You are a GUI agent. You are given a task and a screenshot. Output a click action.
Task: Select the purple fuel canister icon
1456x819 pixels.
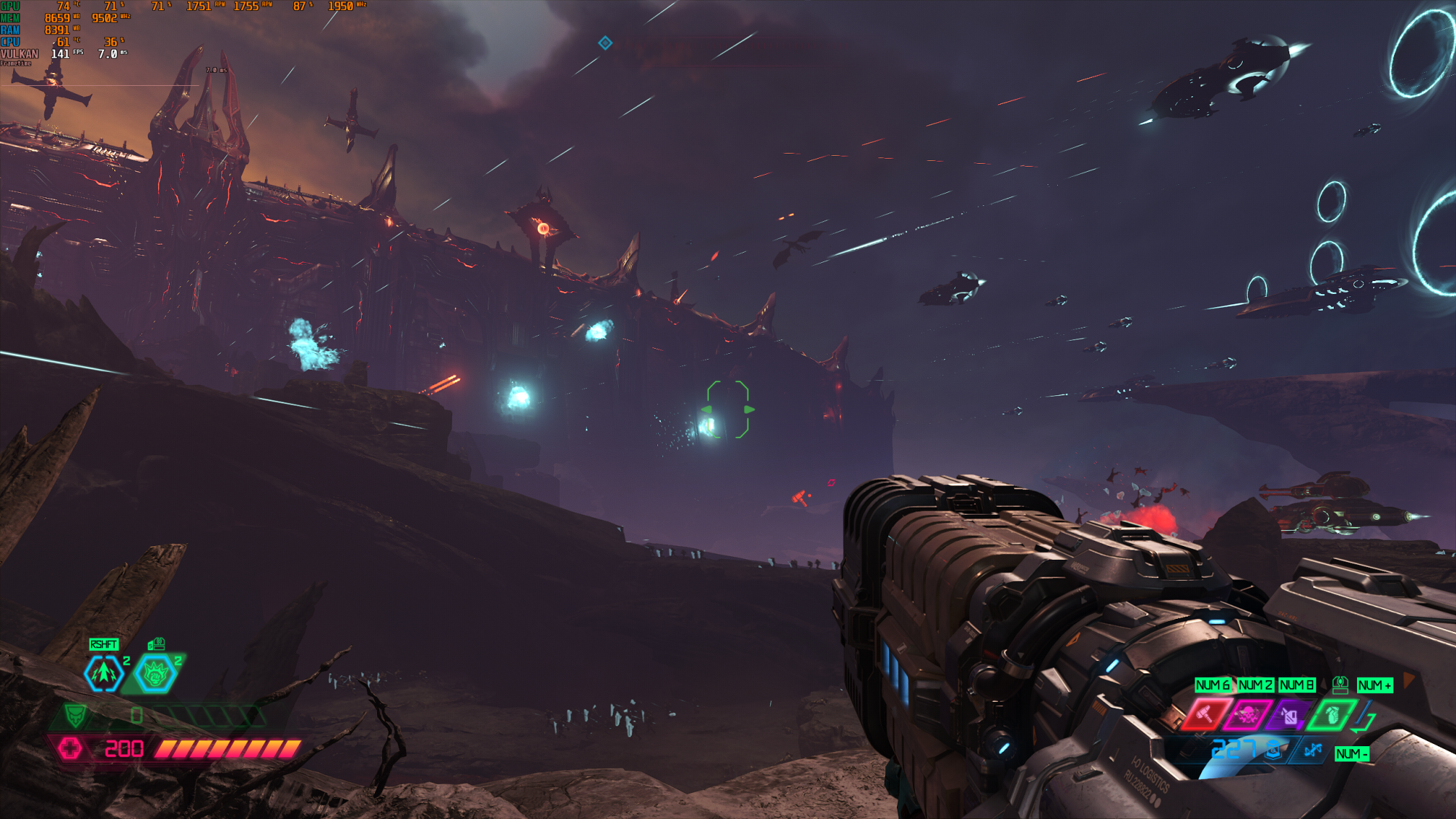tap(1289, 716)
